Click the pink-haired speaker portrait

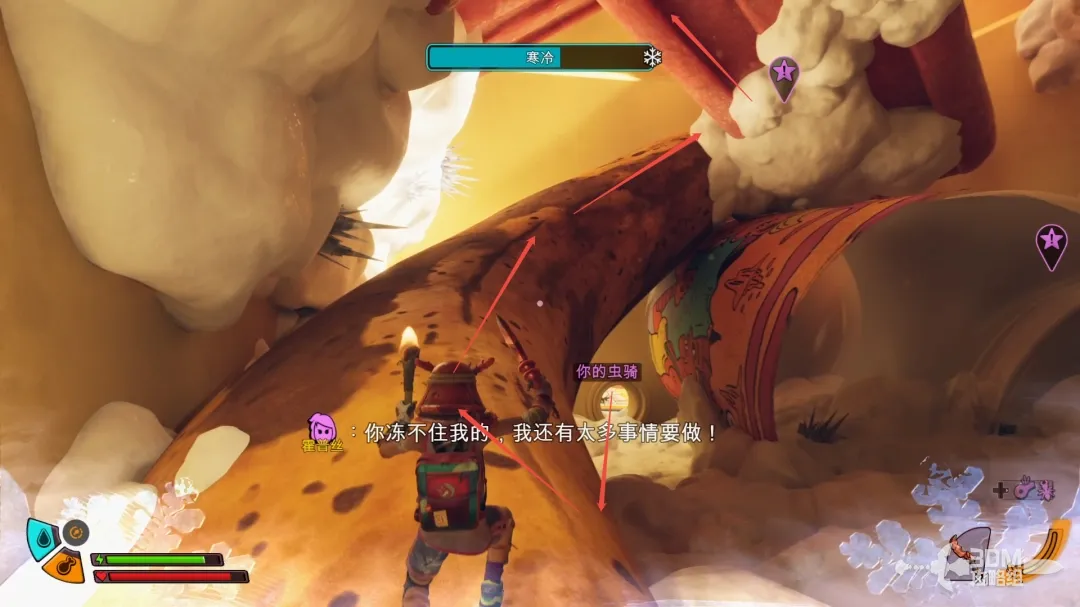(322, 427)
